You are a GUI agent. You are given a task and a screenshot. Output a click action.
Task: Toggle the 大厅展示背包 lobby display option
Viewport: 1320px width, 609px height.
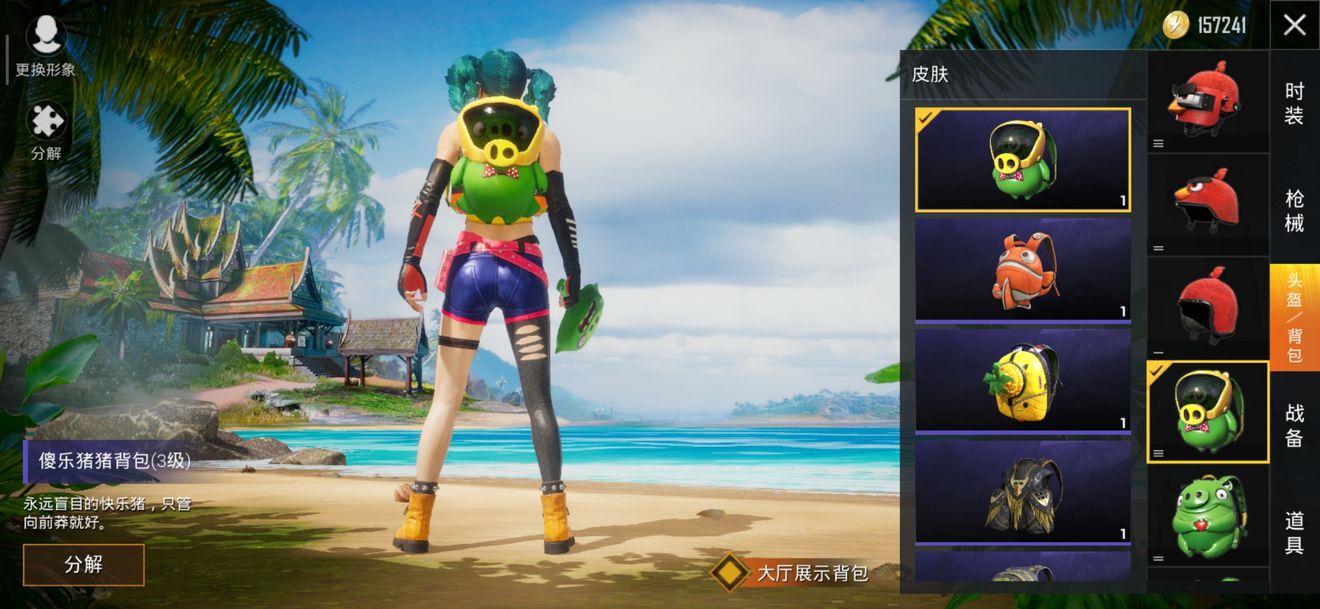tap(731, 572)
